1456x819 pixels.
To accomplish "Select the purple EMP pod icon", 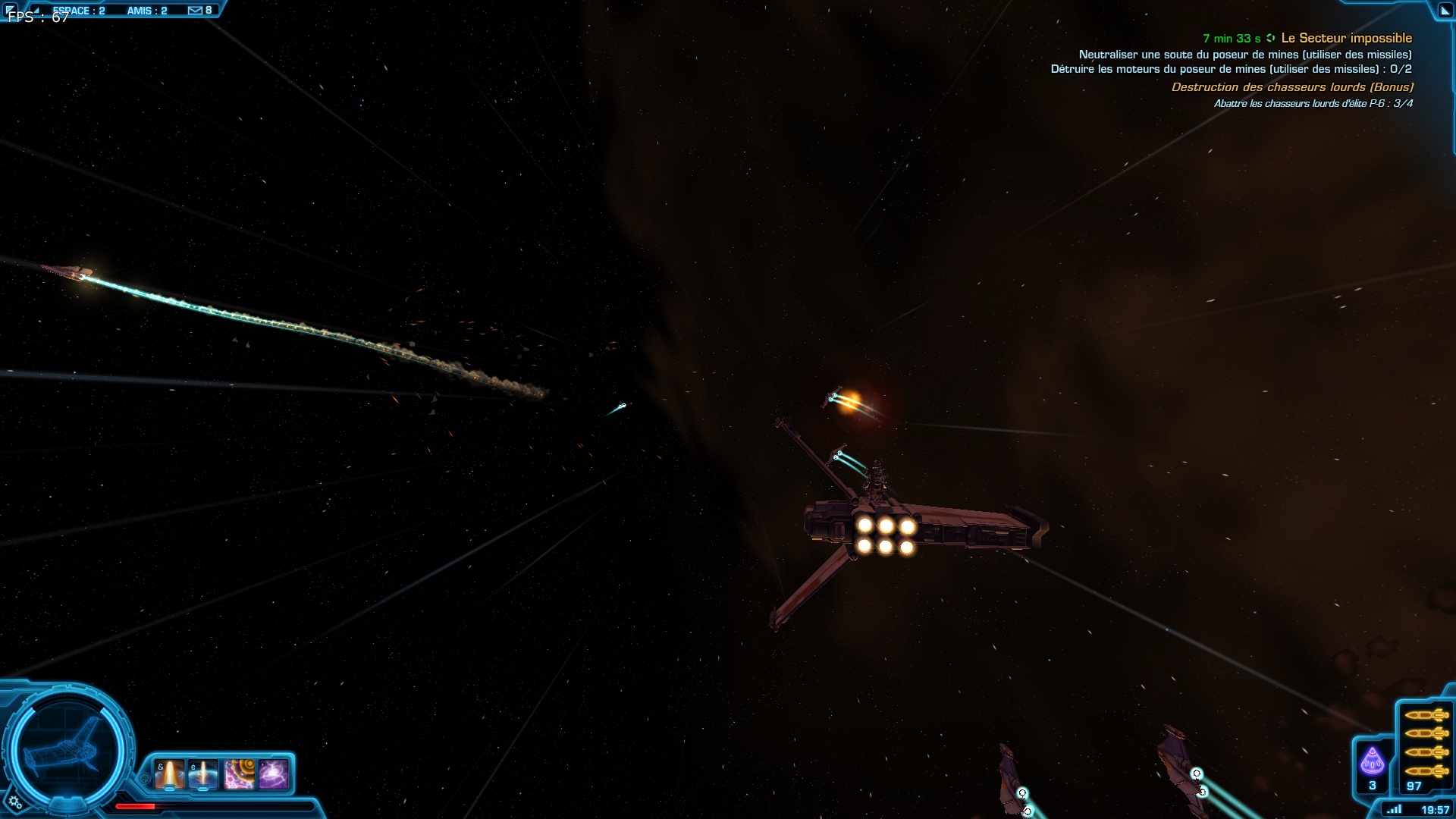I will (x=1372, y=761).
